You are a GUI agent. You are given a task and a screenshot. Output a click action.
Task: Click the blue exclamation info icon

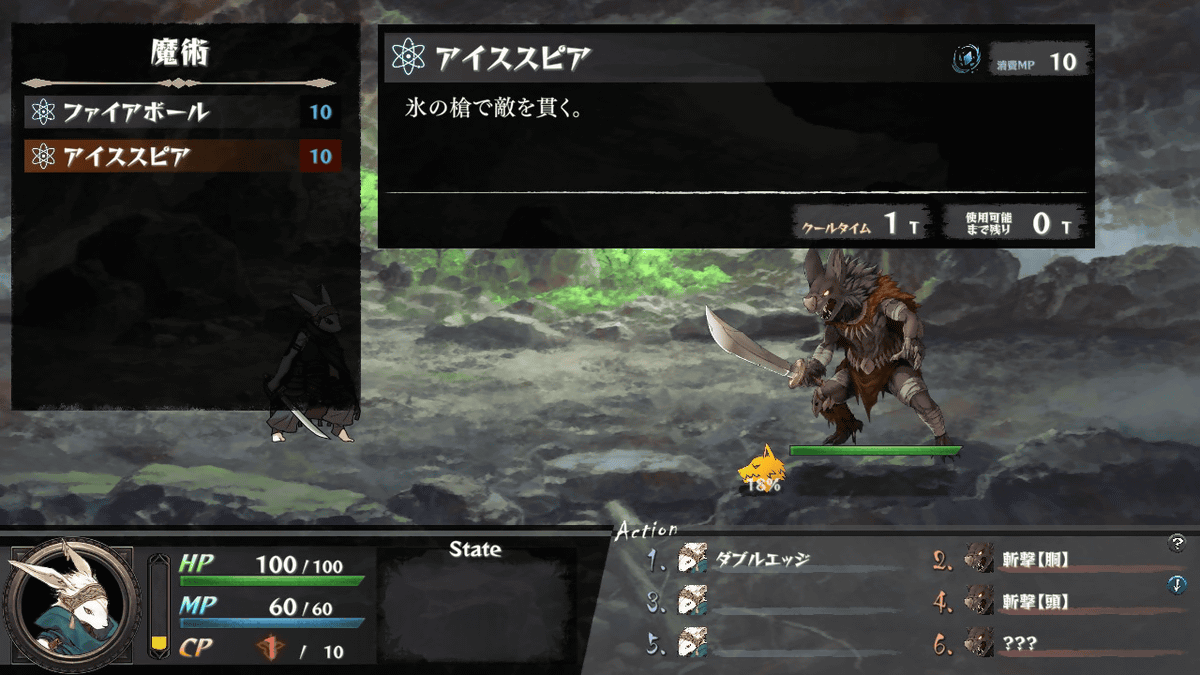[1176, 585]
